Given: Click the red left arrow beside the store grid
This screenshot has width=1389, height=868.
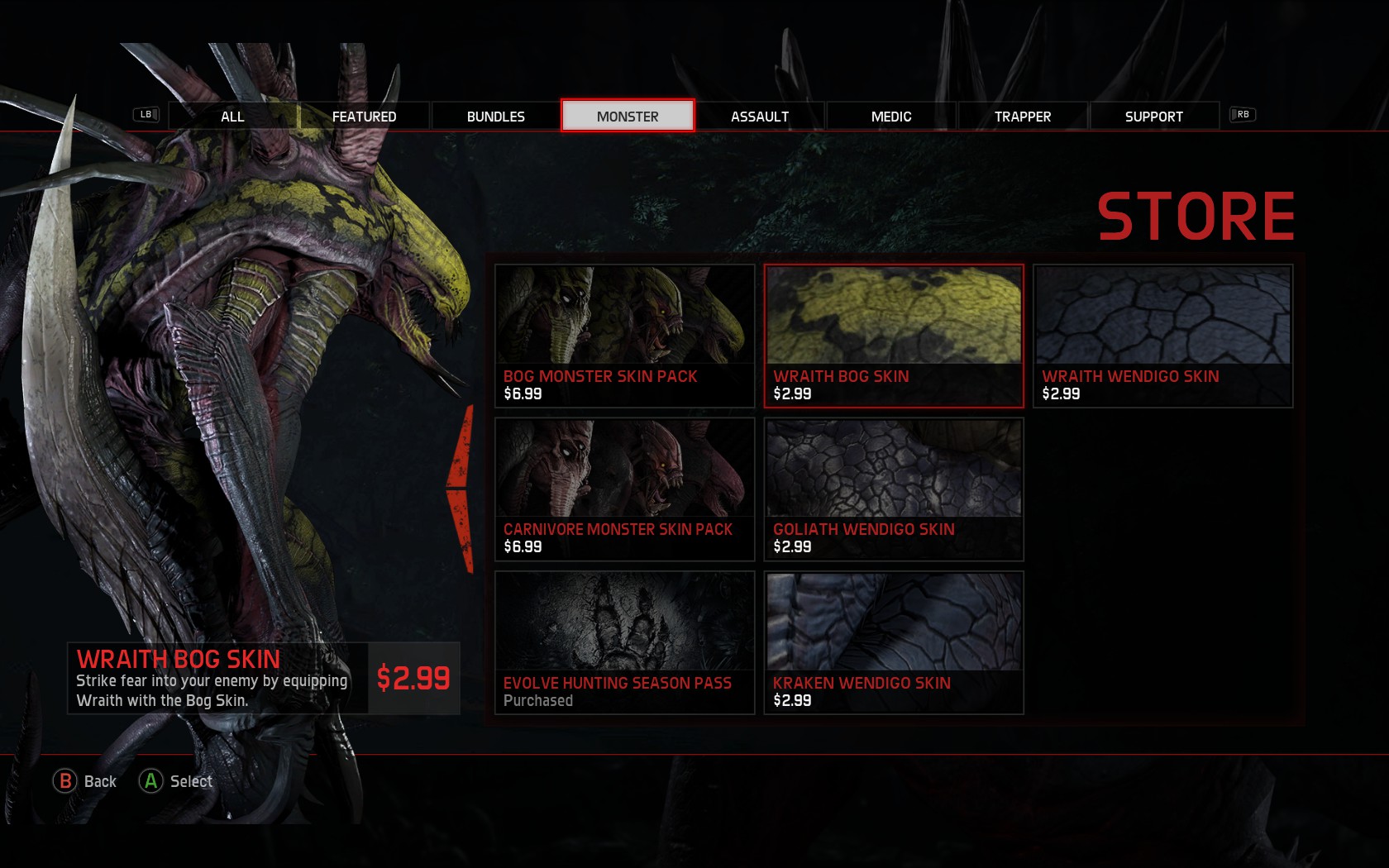Looking at the screenshot, I should [461, 489].
